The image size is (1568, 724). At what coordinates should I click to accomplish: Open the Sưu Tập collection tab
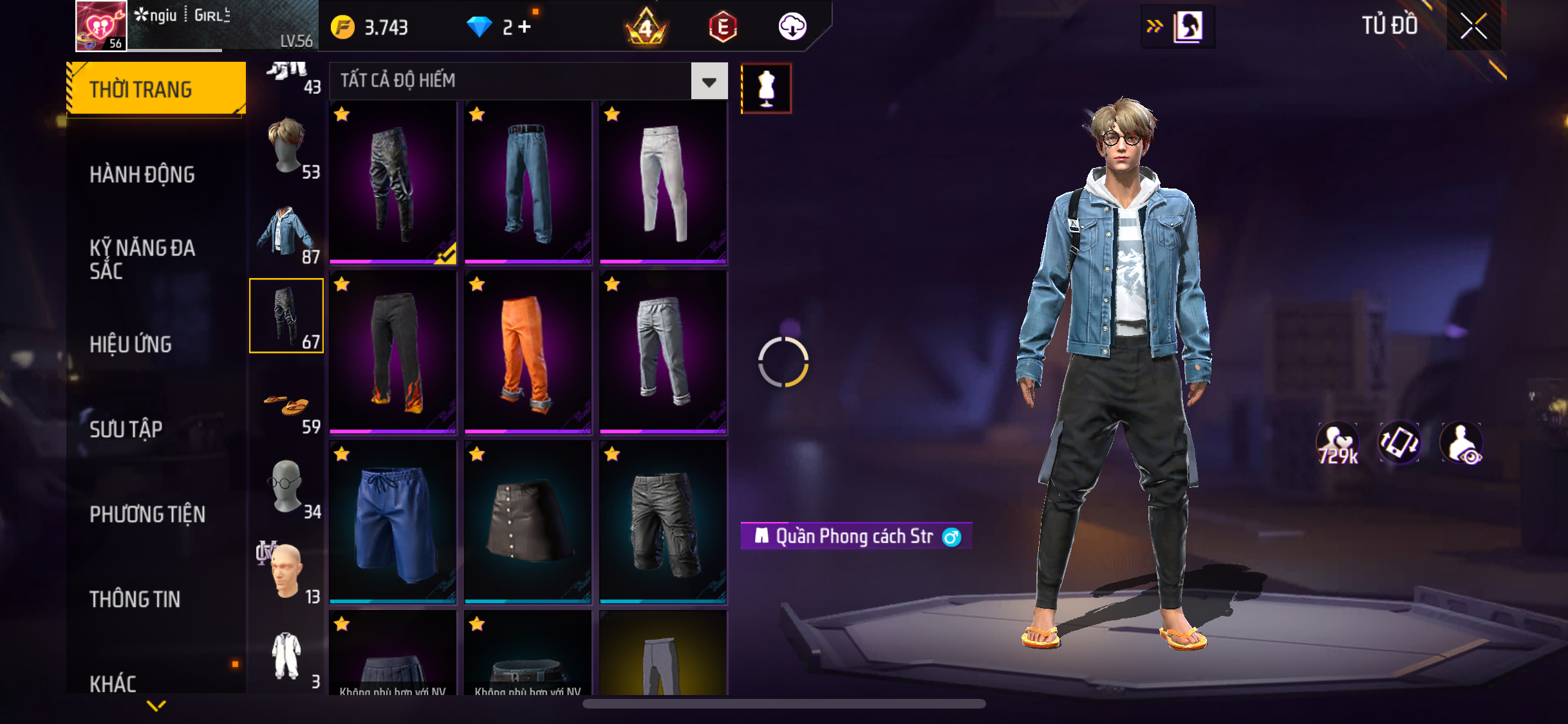pyautogui.click(x=126, y=429)
